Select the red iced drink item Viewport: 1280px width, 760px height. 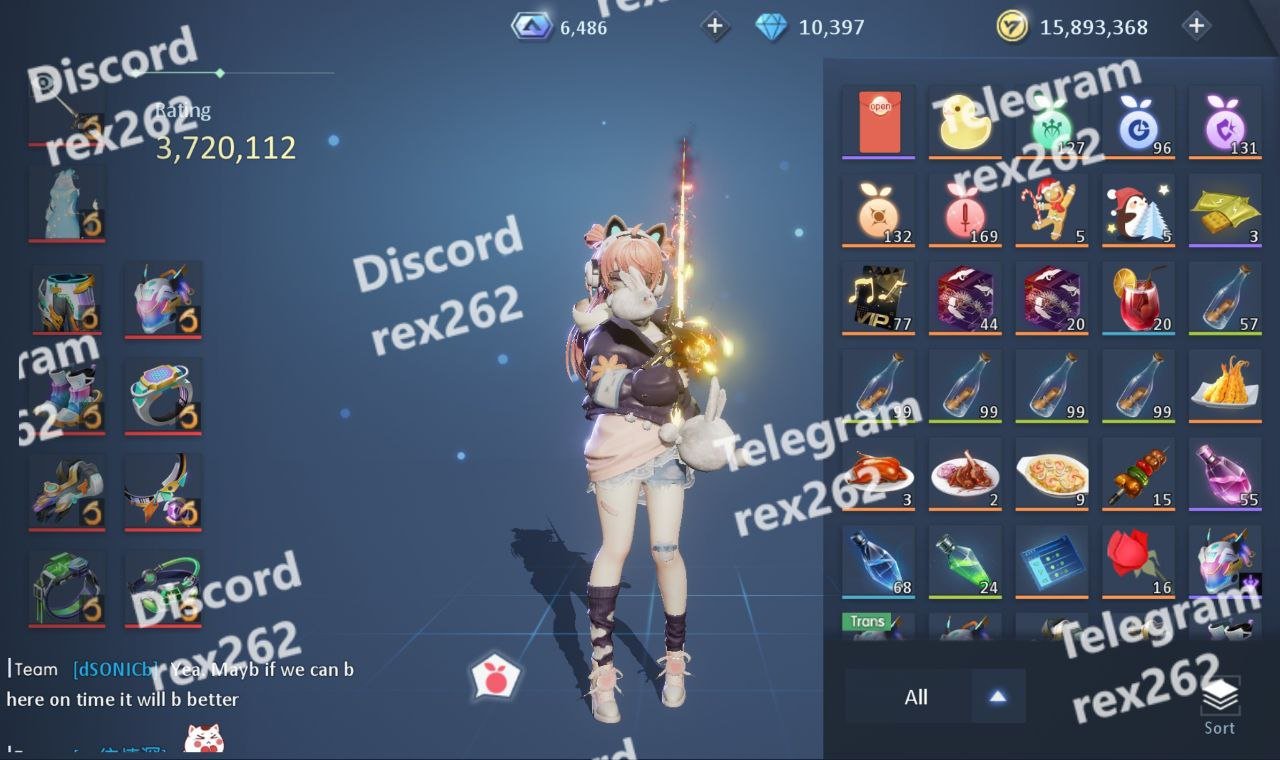pos(1138,298)
